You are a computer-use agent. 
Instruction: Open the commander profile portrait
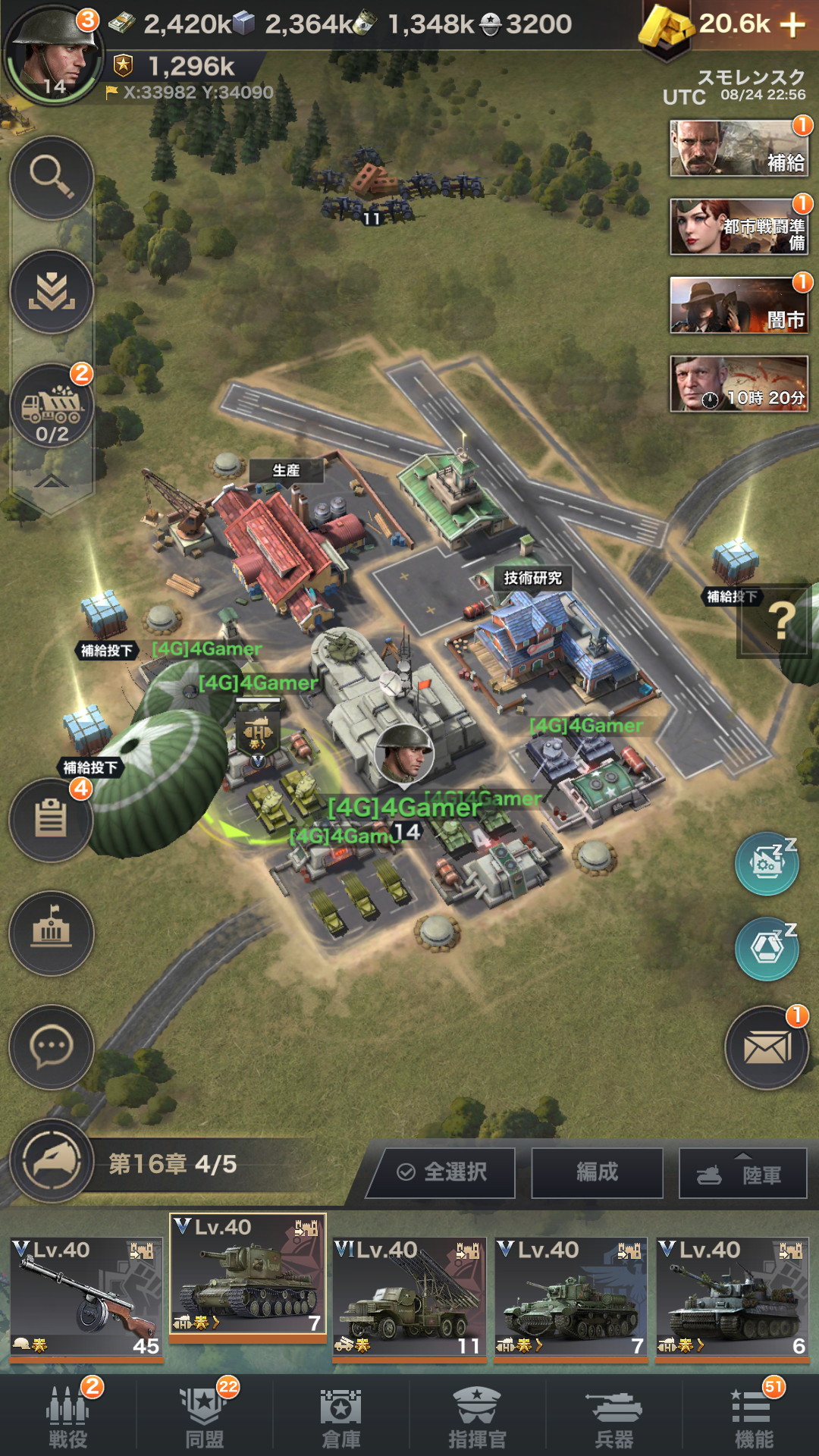(52, 55)
